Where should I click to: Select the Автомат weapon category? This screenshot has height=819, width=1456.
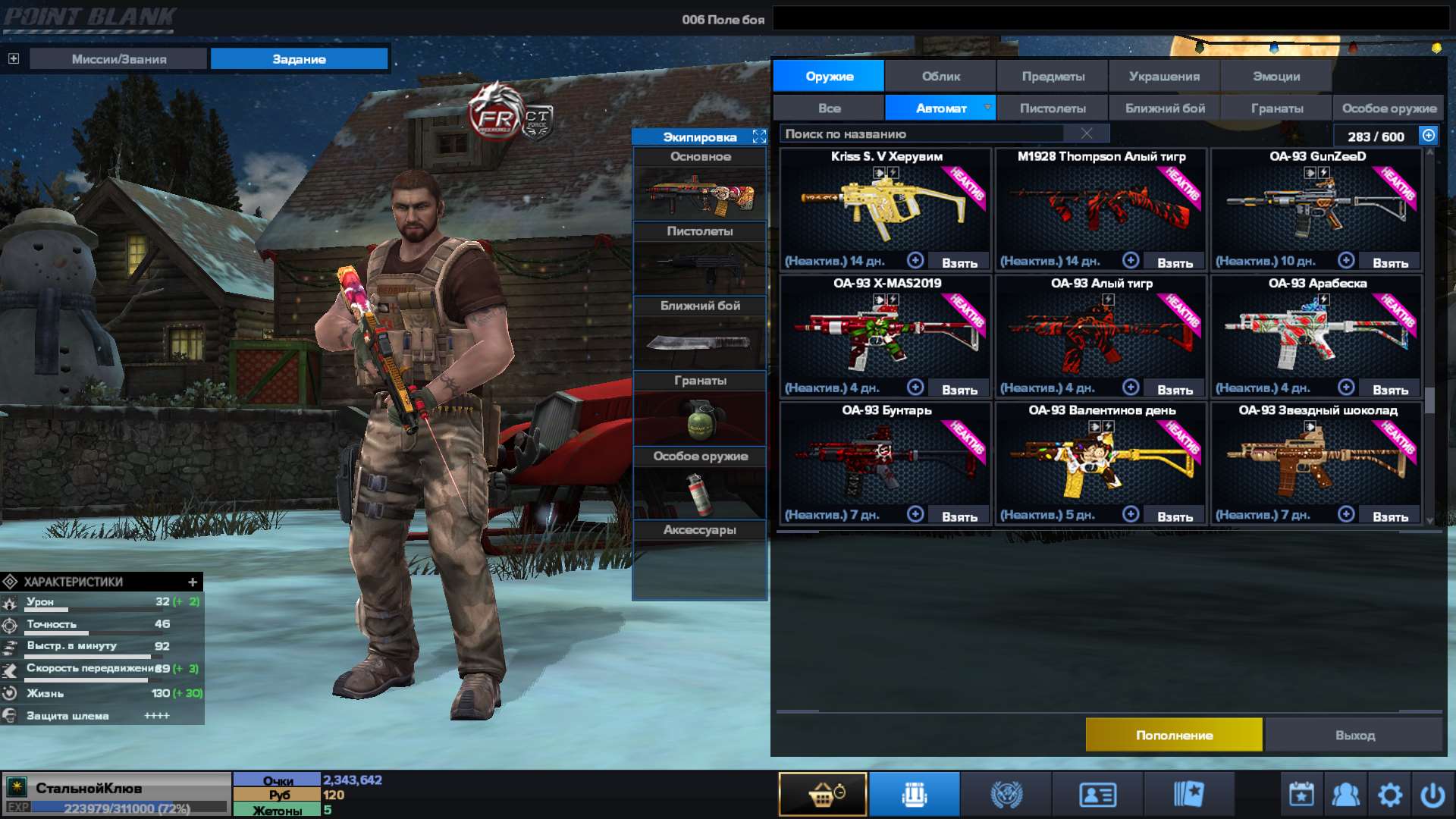click(940, 108)
